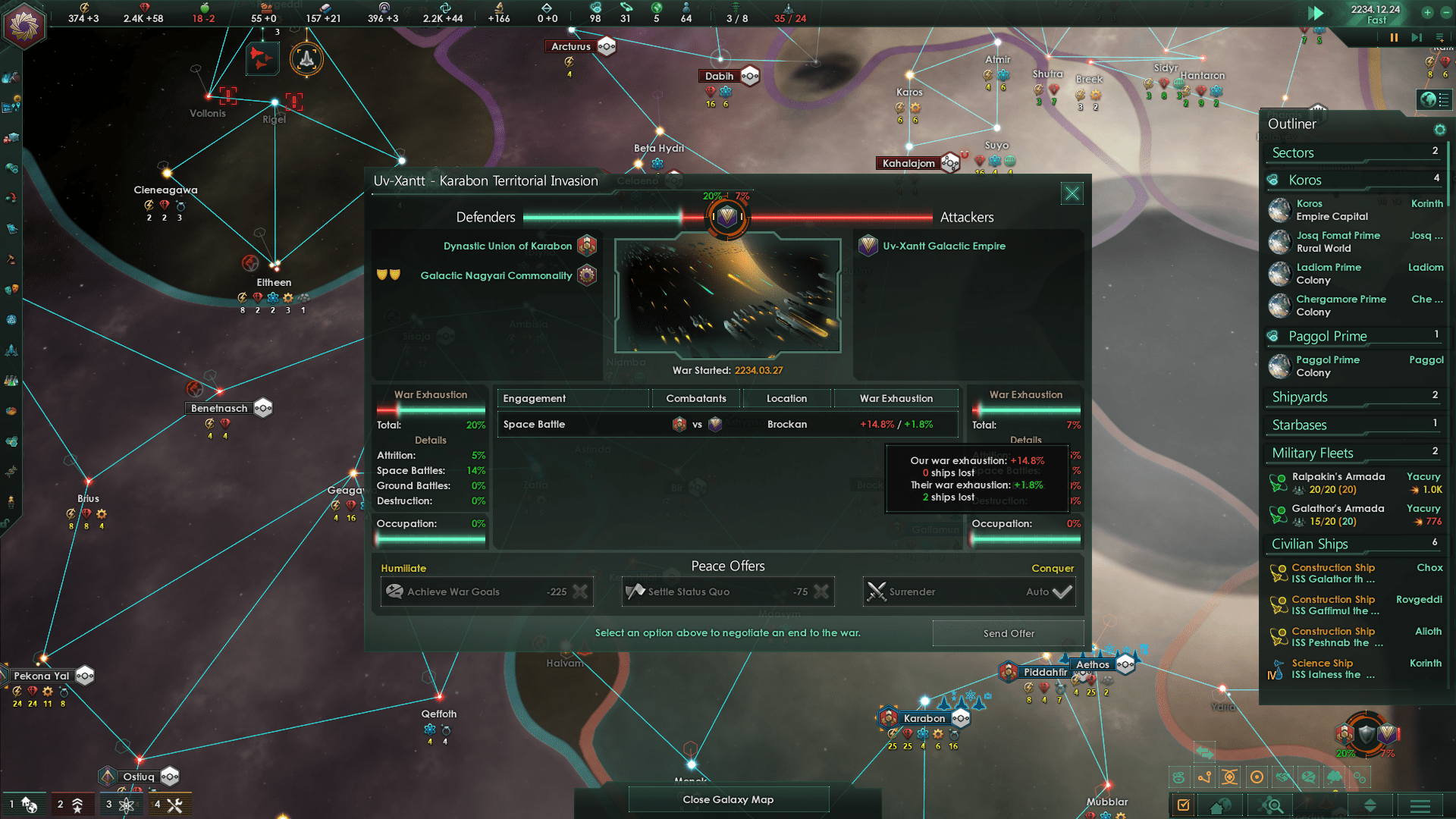The height and width of the screenshot is (819, 1456).
Task: Select the diplomacy map mode handshake icon
Action: coord(1282,778)
